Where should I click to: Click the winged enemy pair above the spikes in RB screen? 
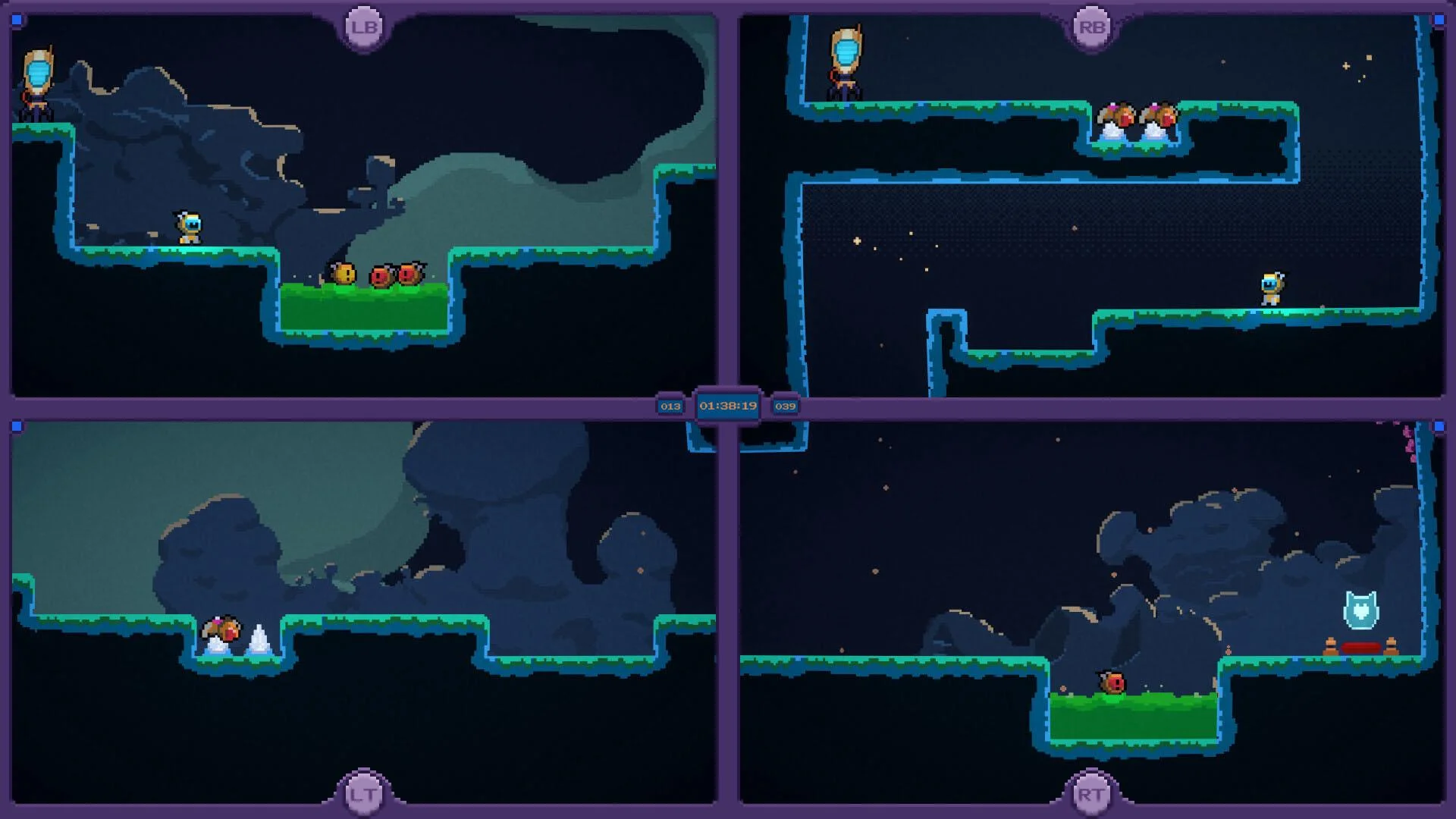point(1135,112)
